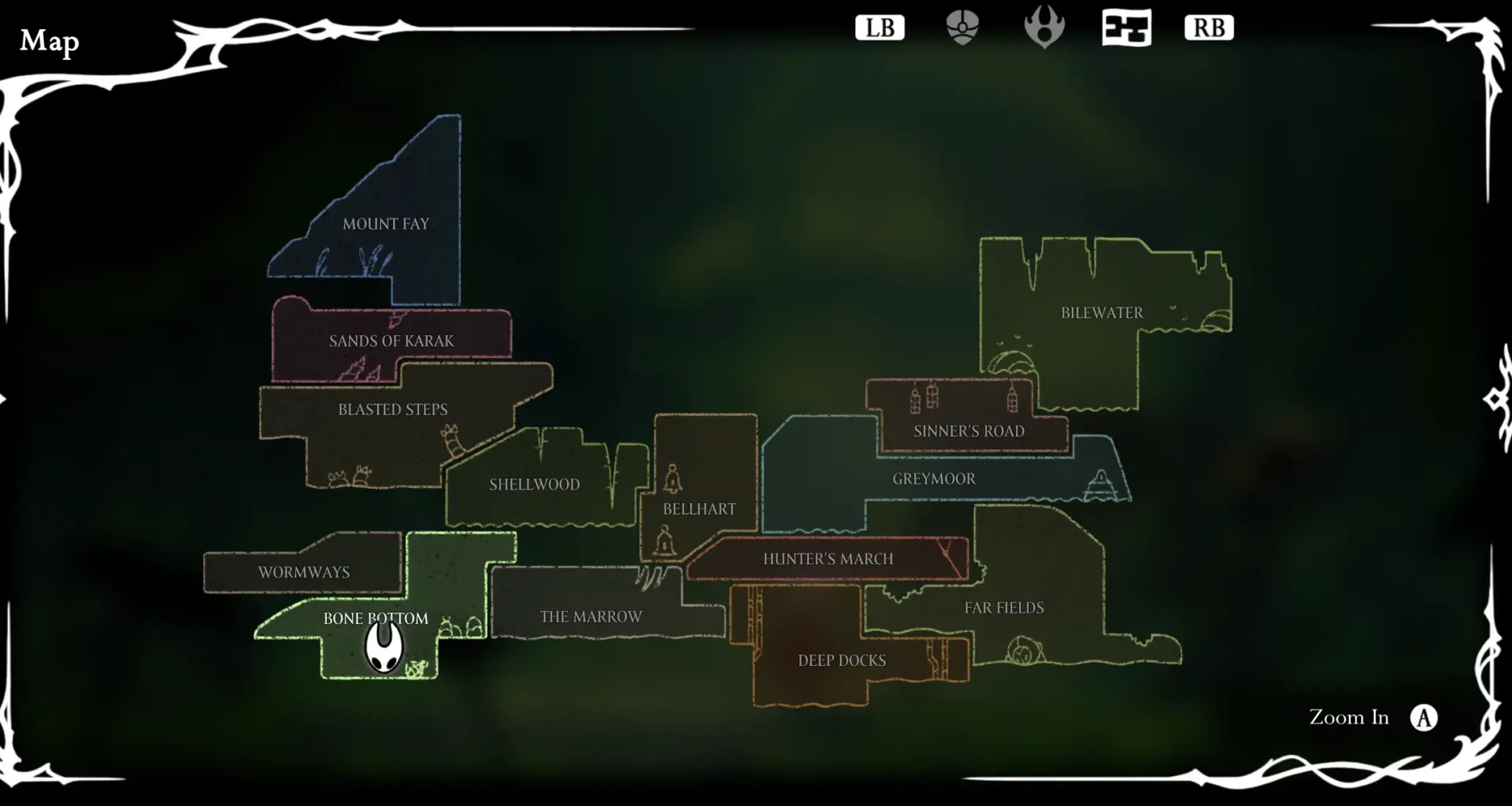Switch to the map tab icon
This screenshot has width=1512, height=806.
[x=1126, y=28]
